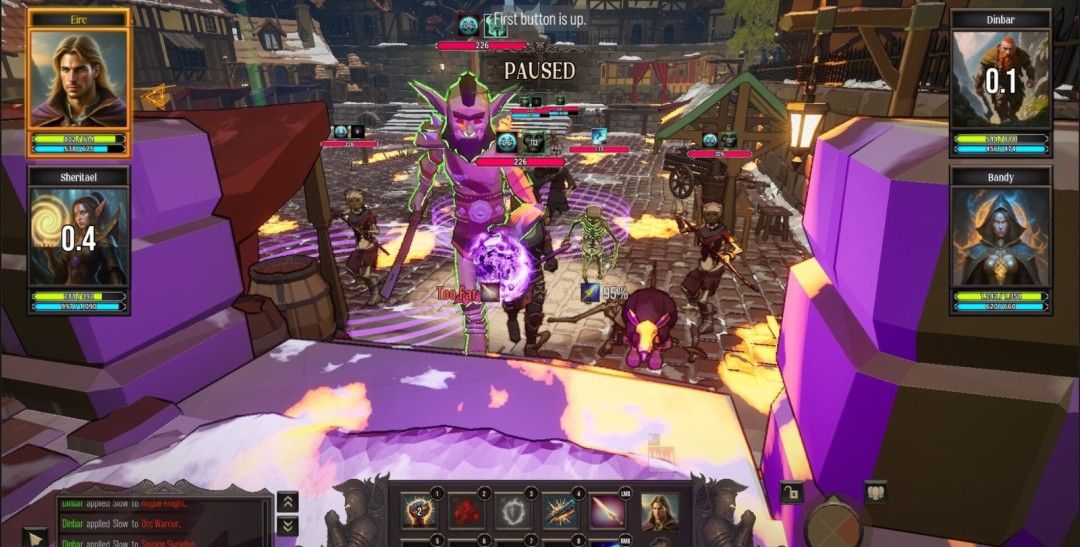Screen dimensions: 1080x547
Task: Click the combat log's double down arrow
Action: click(x=287, y=526)
